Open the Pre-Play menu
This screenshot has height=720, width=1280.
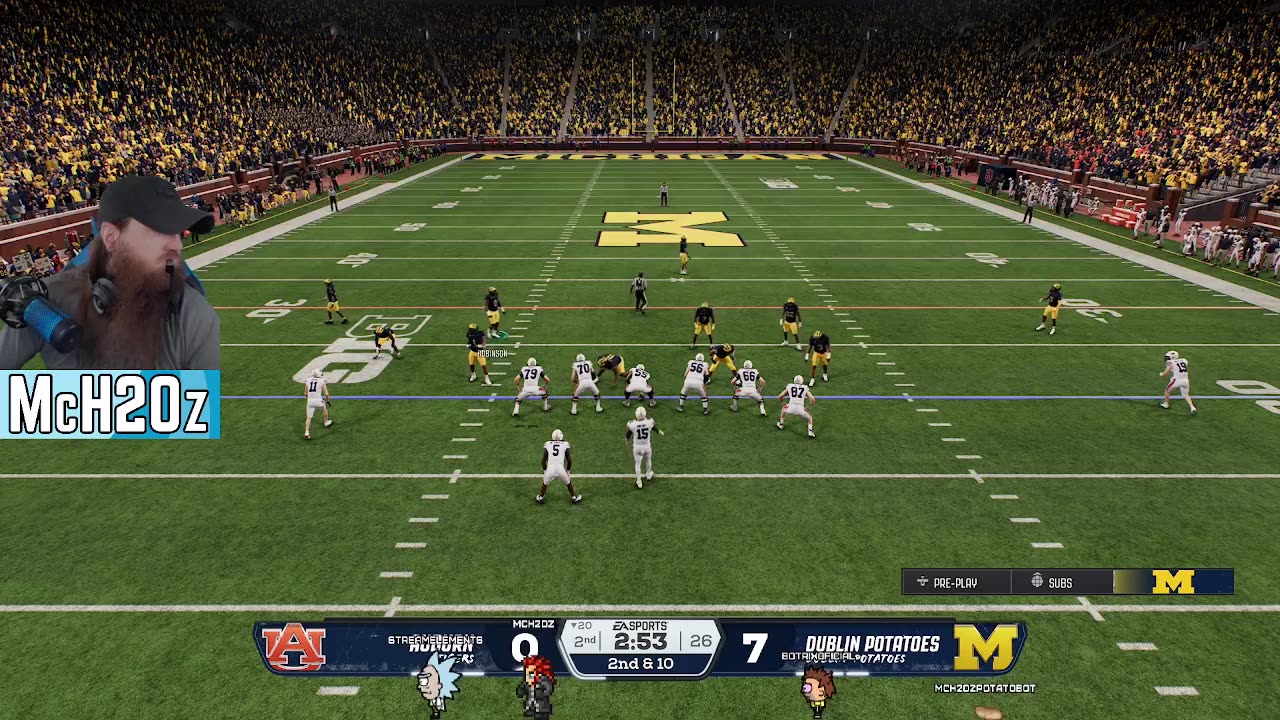coord(947,582)
